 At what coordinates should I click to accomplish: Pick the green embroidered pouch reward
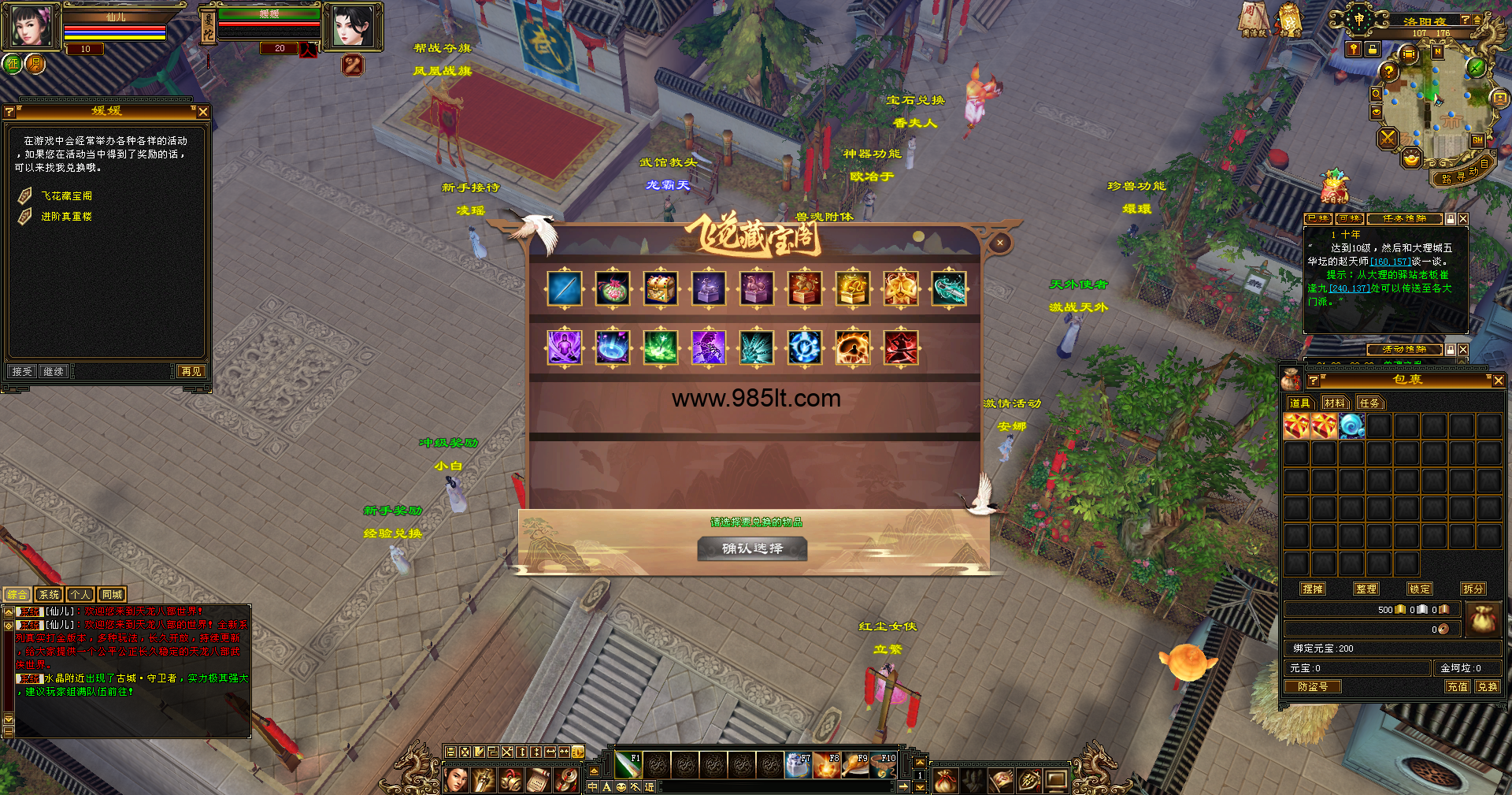click(613, 288)
